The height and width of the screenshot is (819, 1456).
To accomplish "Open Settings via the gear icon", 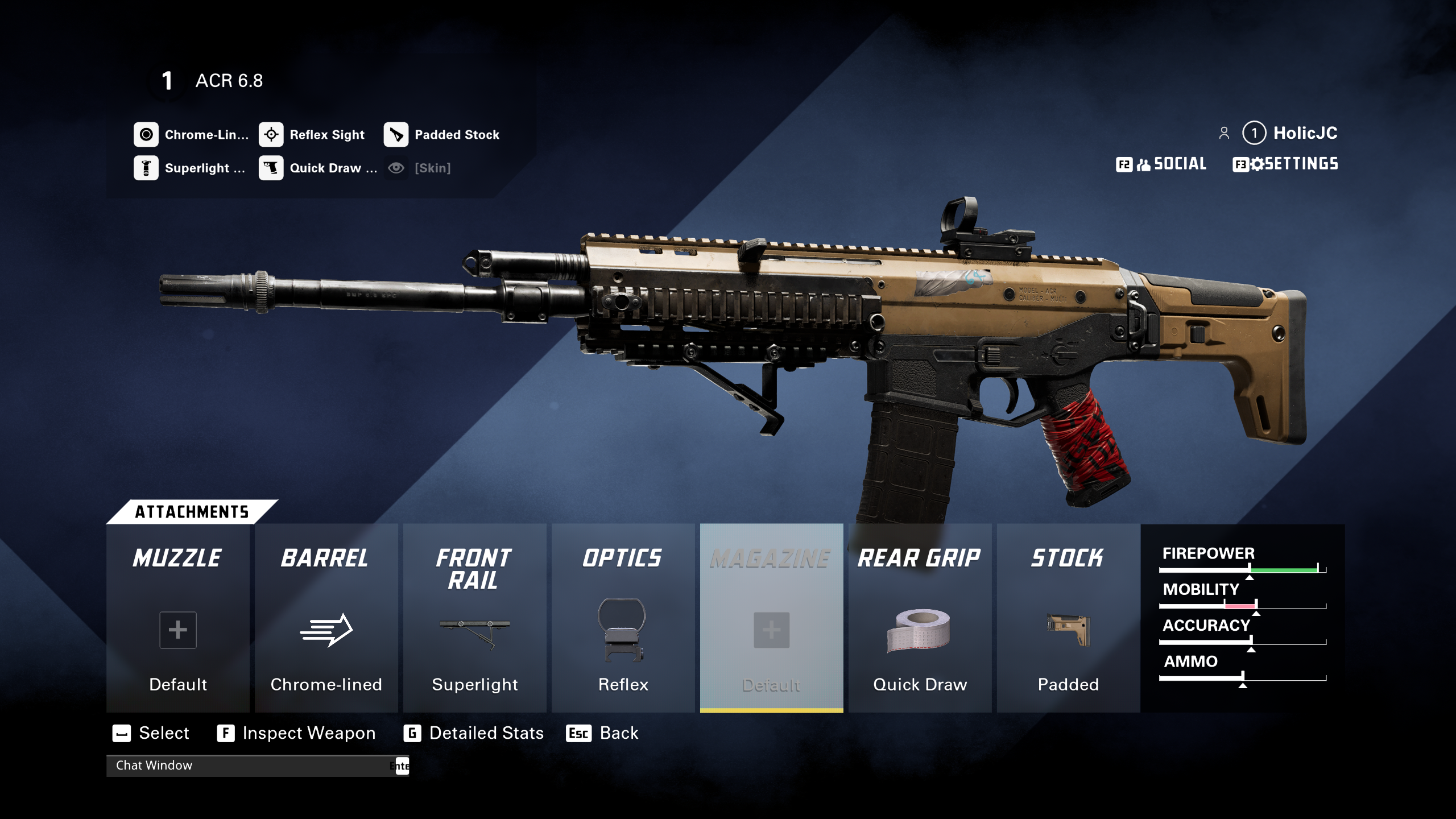I will tap(1258, 164).
